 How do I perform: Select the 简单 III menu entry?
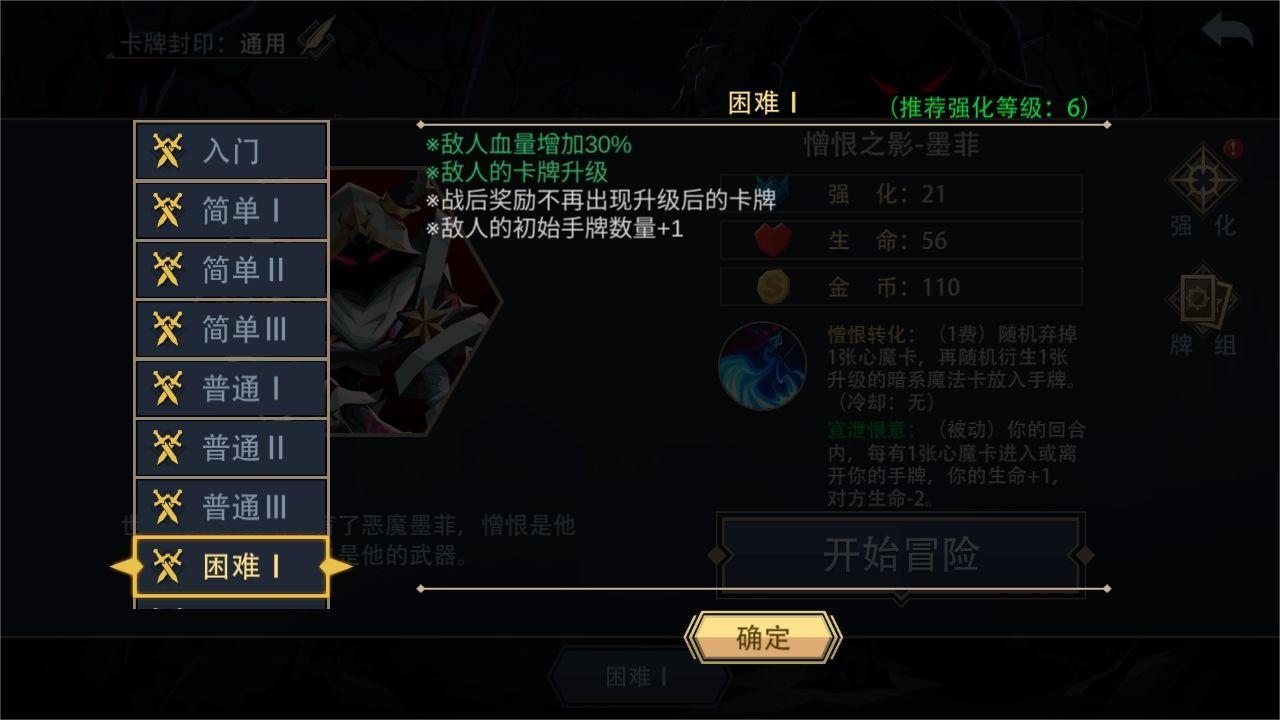231,330
